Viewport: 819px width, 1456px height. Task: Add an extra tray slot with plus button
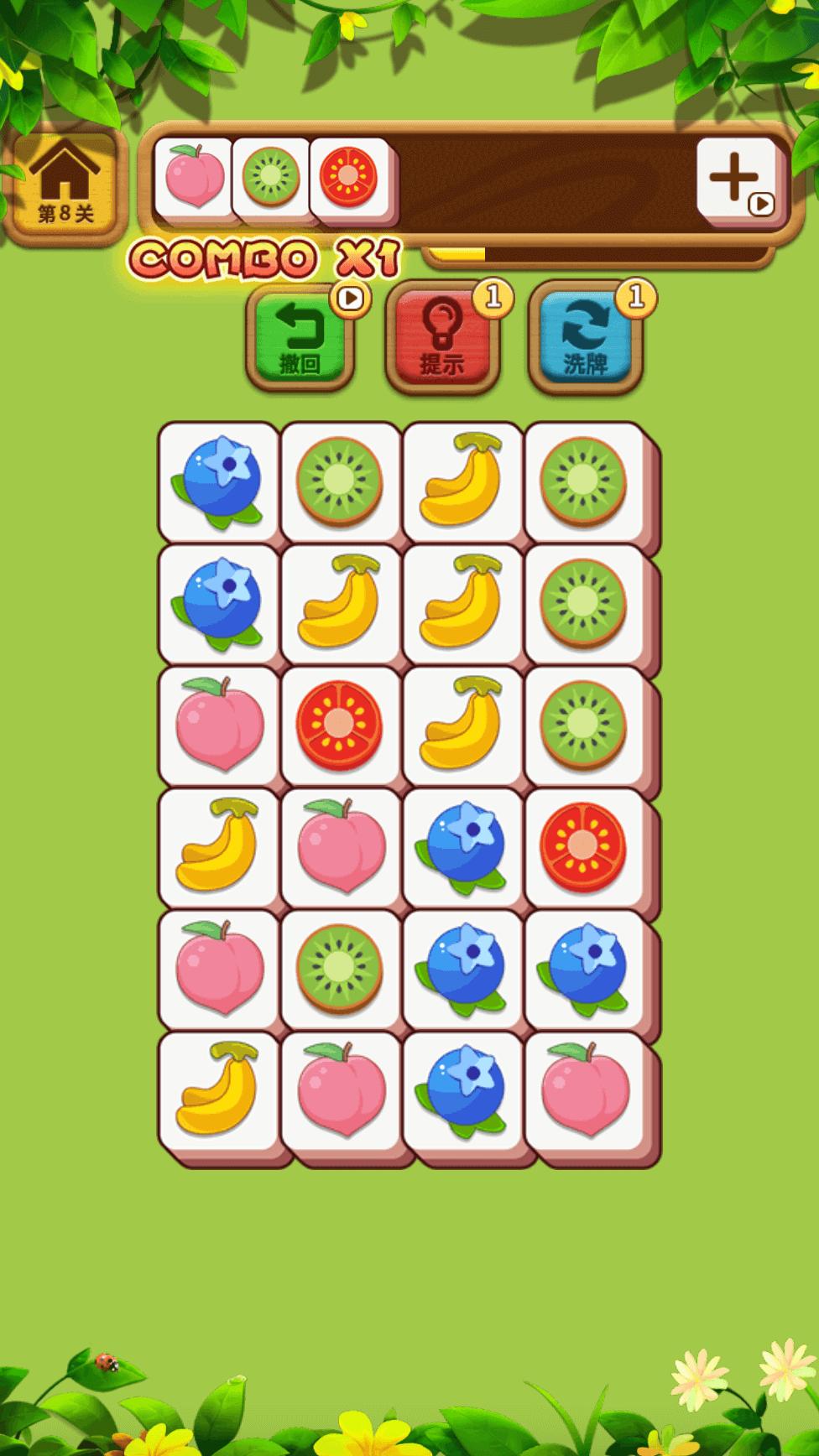[735, 179]
